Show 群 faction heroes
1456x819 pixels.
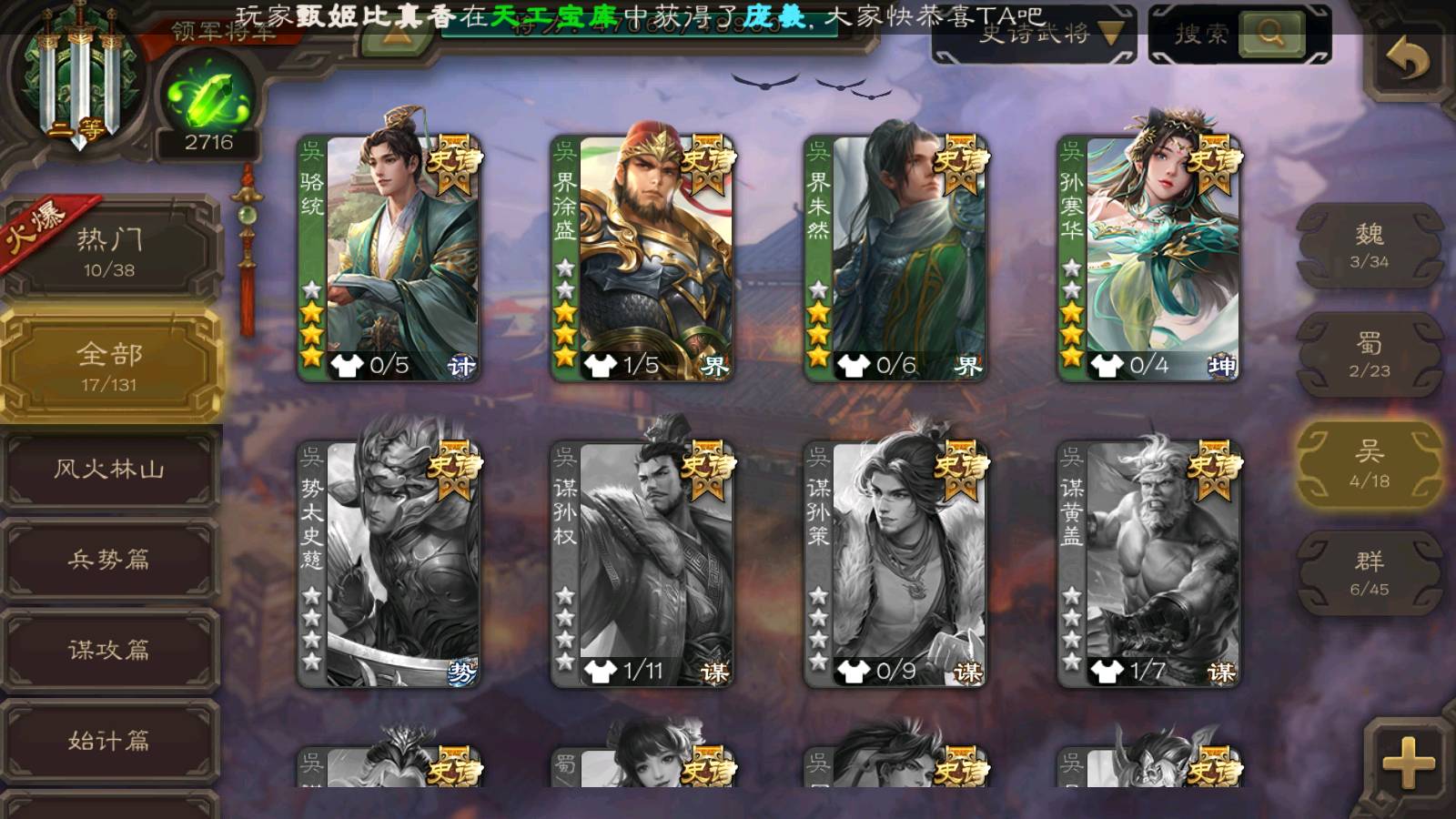click(x=1369, y=573)
